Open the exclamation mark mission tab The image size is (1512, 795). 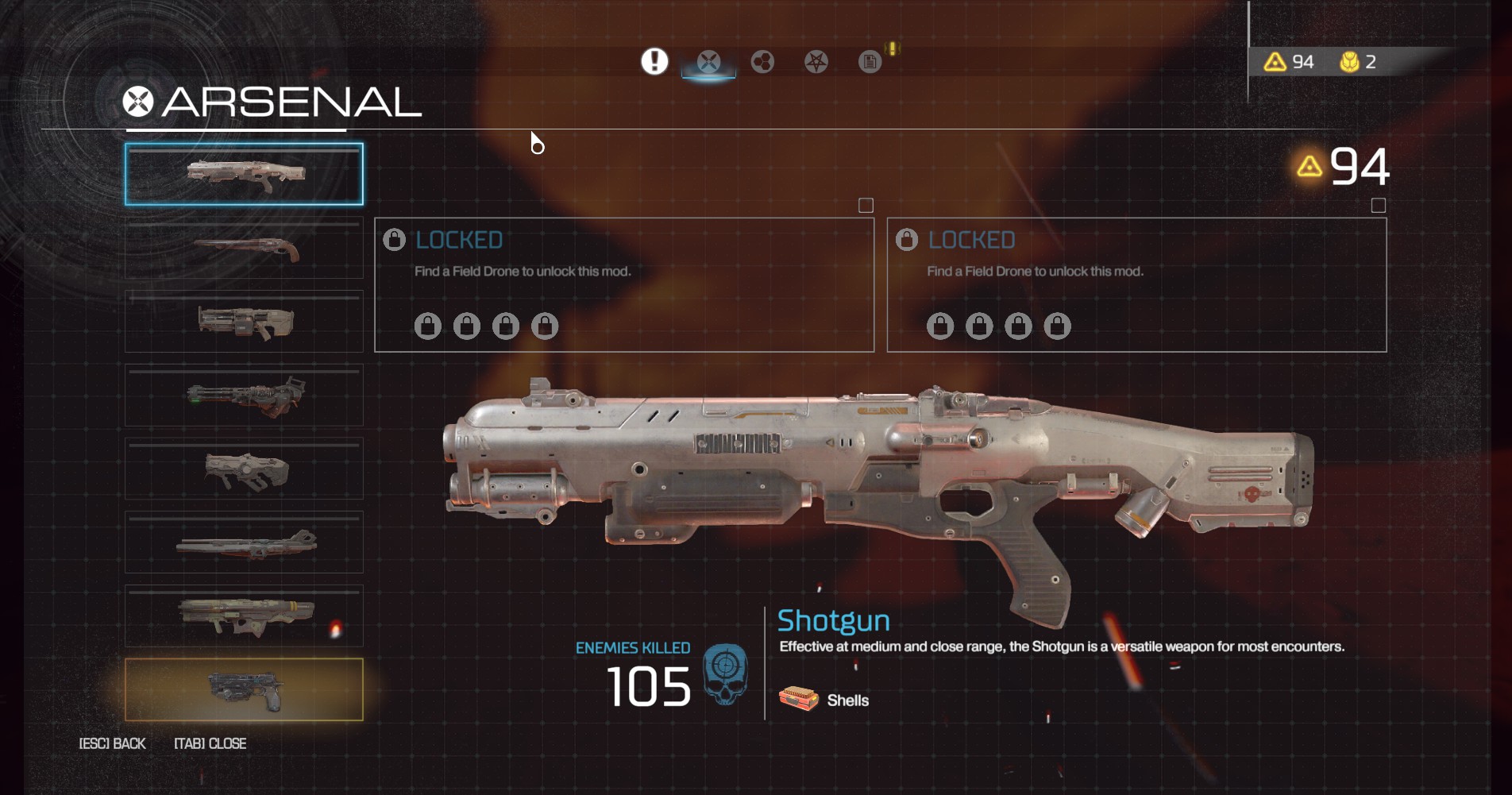(654, 61)
